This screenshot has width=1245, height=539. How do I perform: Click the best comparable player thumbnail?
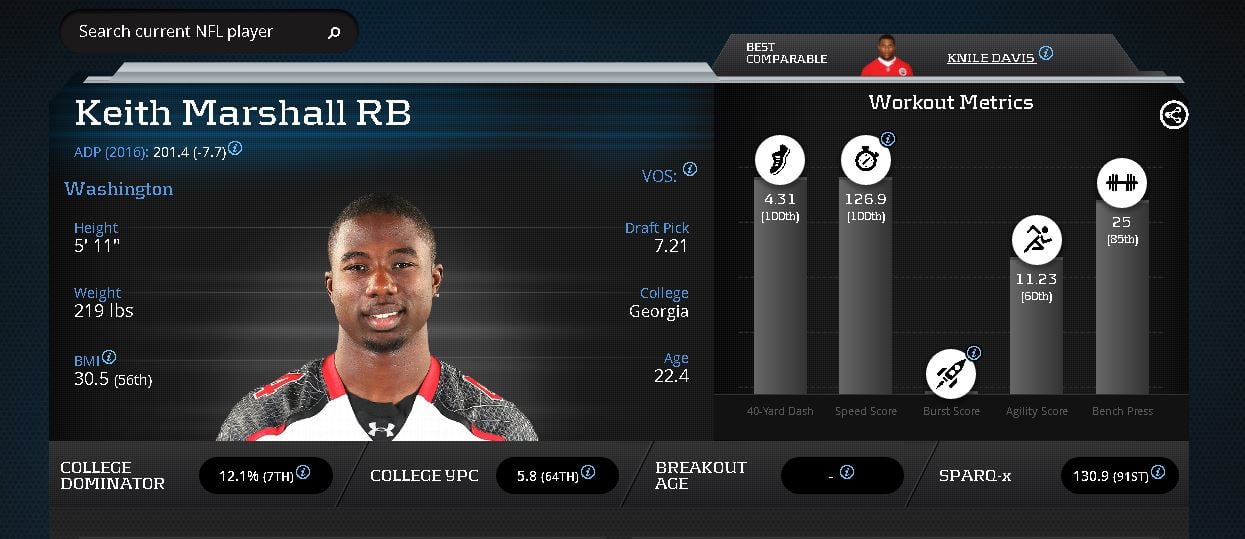(886, 56)
